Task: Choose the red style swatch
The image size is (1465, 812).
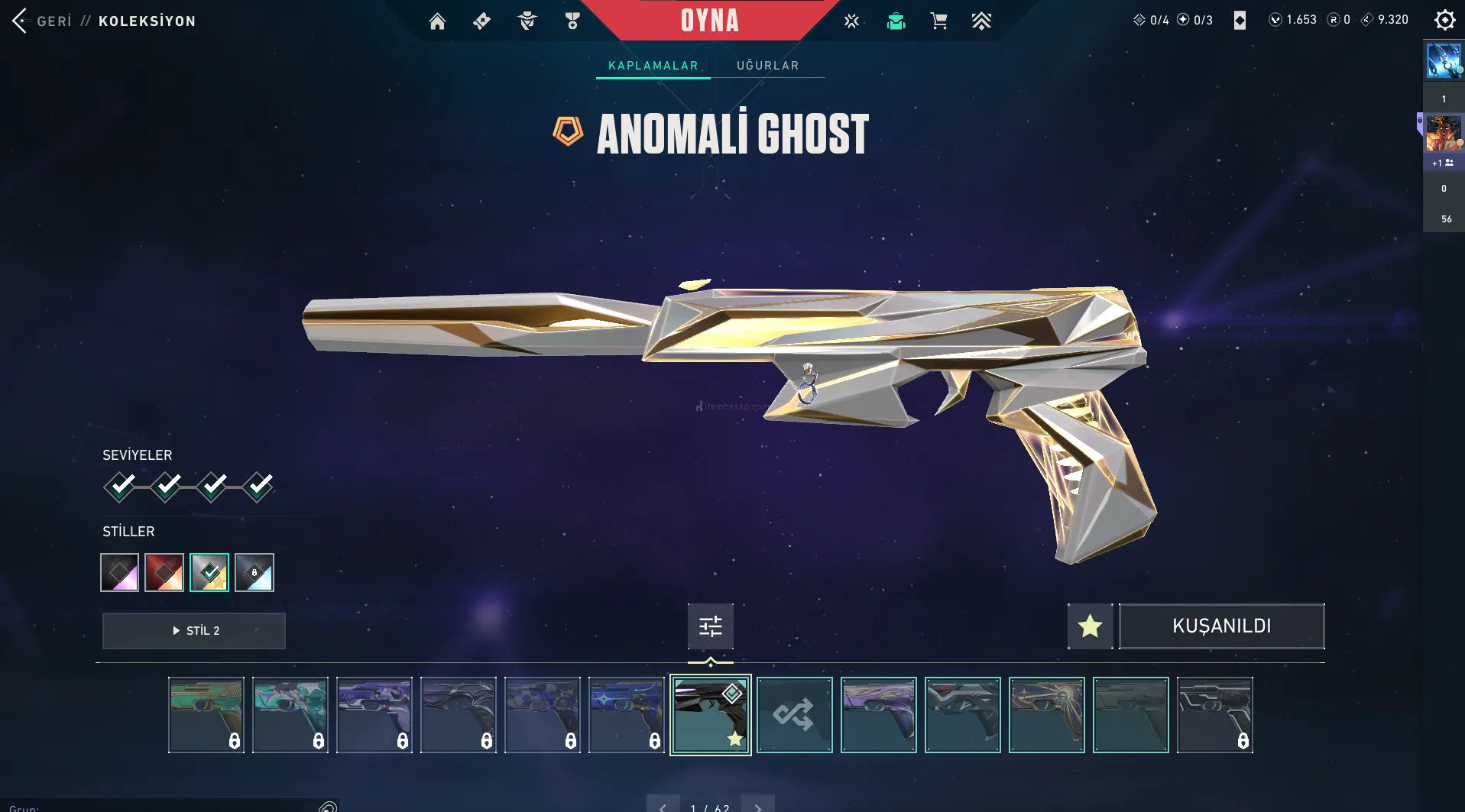Action: point(164,572)
